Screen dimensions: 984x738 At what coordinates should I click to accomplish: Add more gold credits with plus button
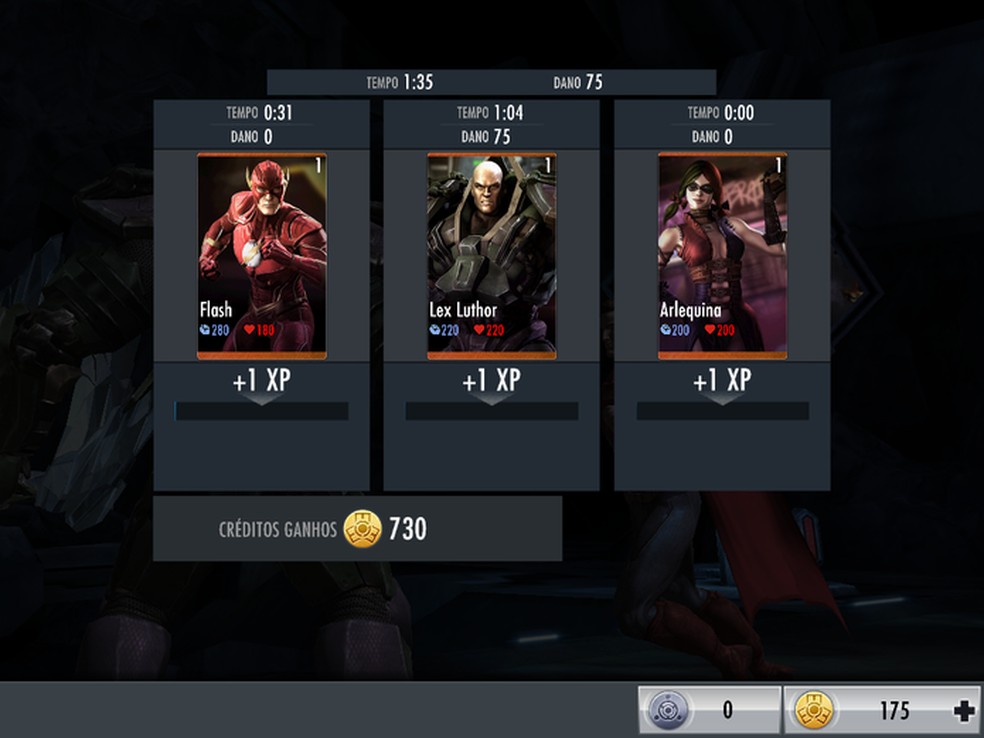pos(964,711)
